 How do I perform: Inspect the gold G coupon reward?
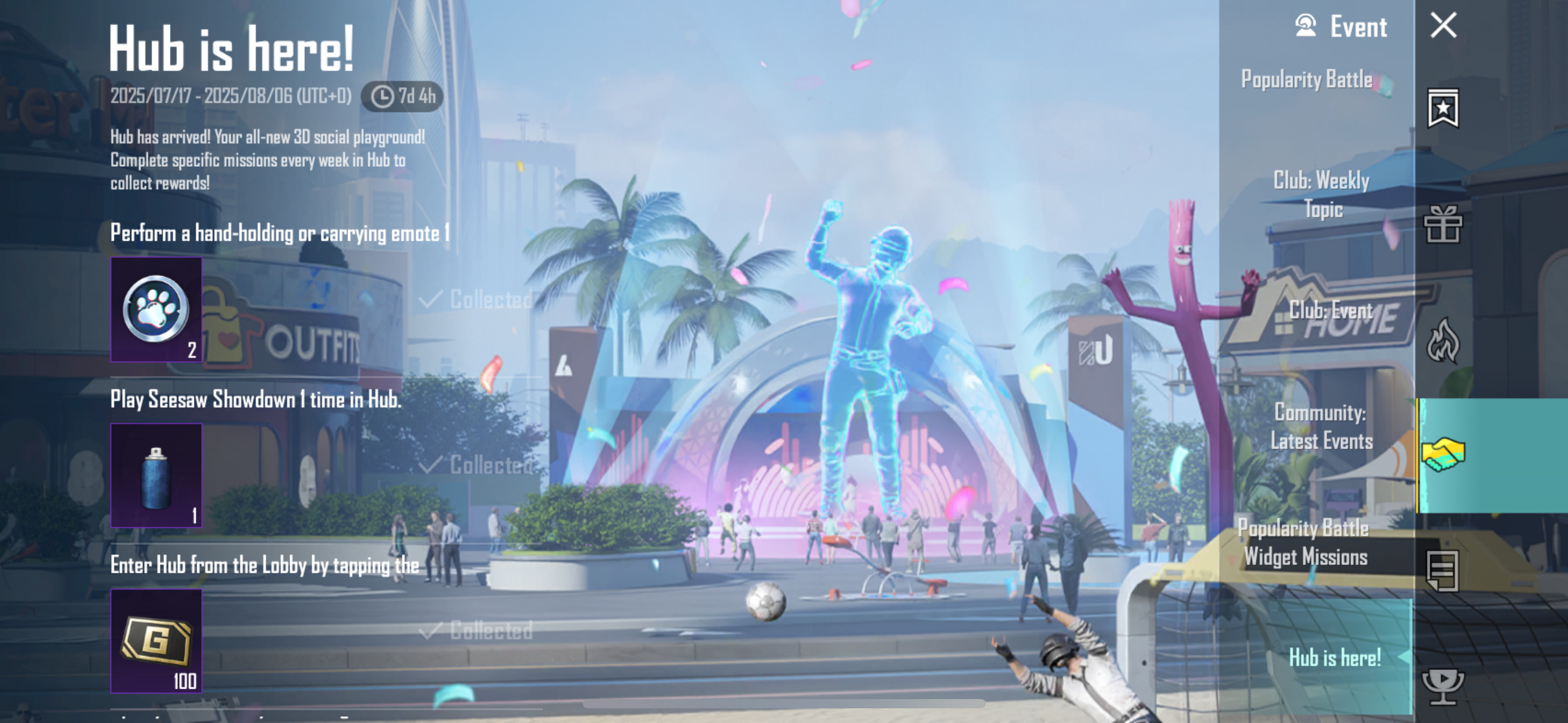[156, 641]
